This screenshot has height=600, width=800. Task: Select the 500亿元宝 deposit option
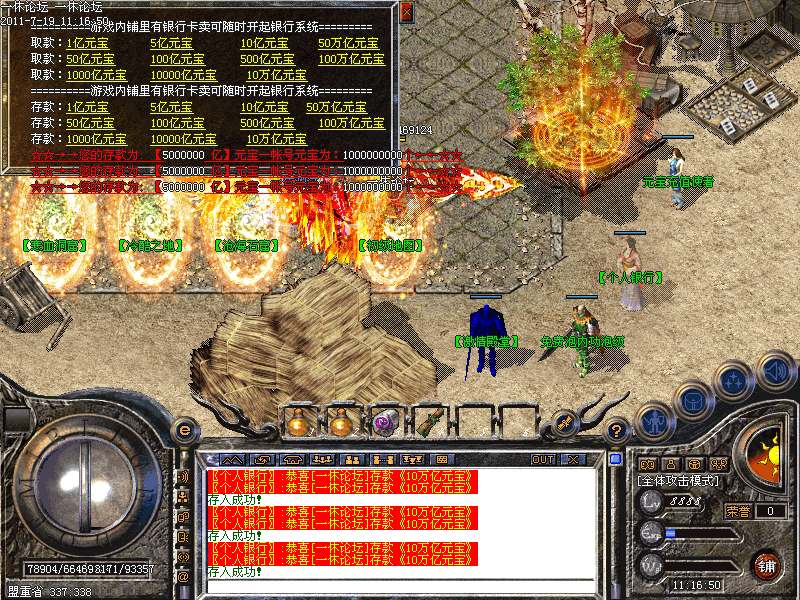click(x=267, y=123)
